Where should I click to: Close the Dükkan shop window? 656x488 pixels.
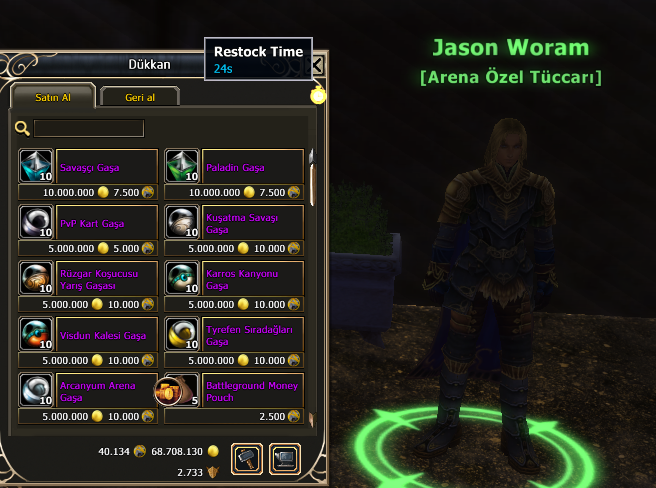[x=318, y=65]
